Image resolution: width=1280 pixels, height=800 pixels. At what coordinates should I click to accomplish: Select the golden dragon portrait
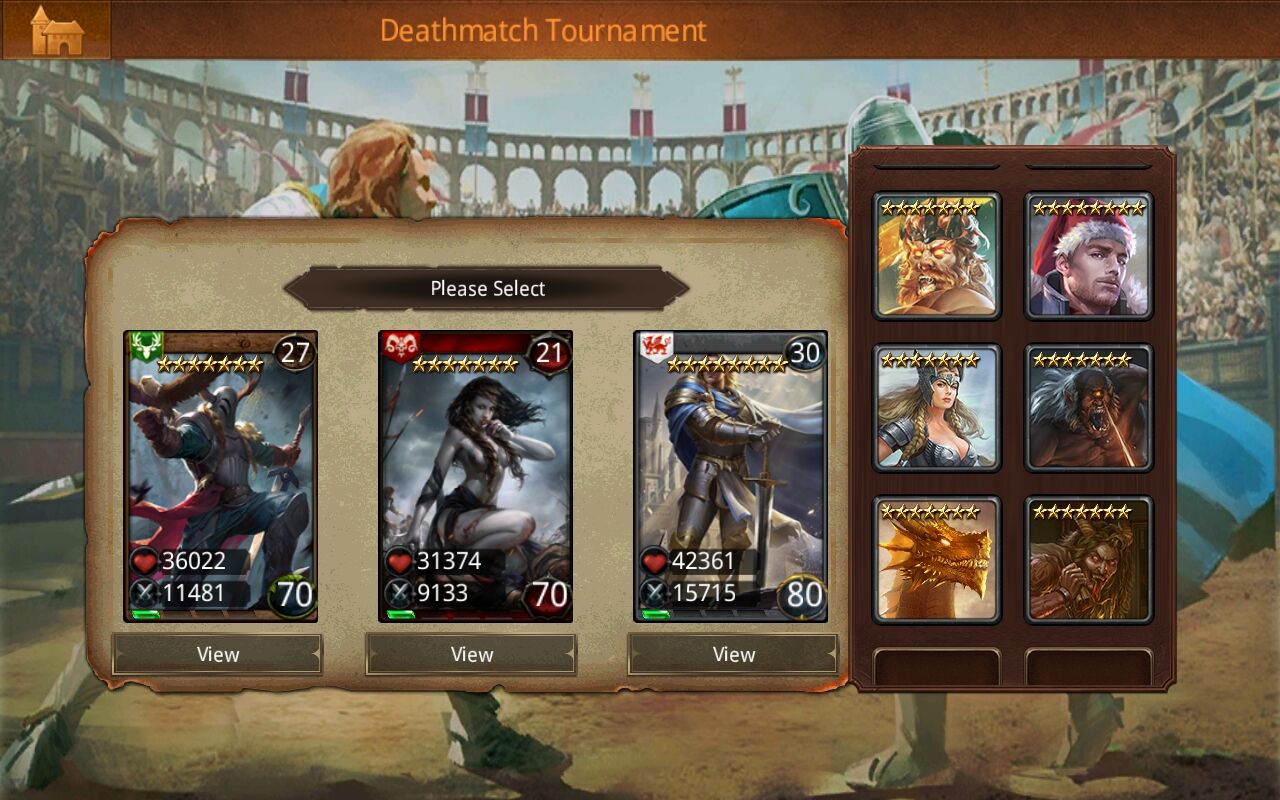[x=937, y=560]
